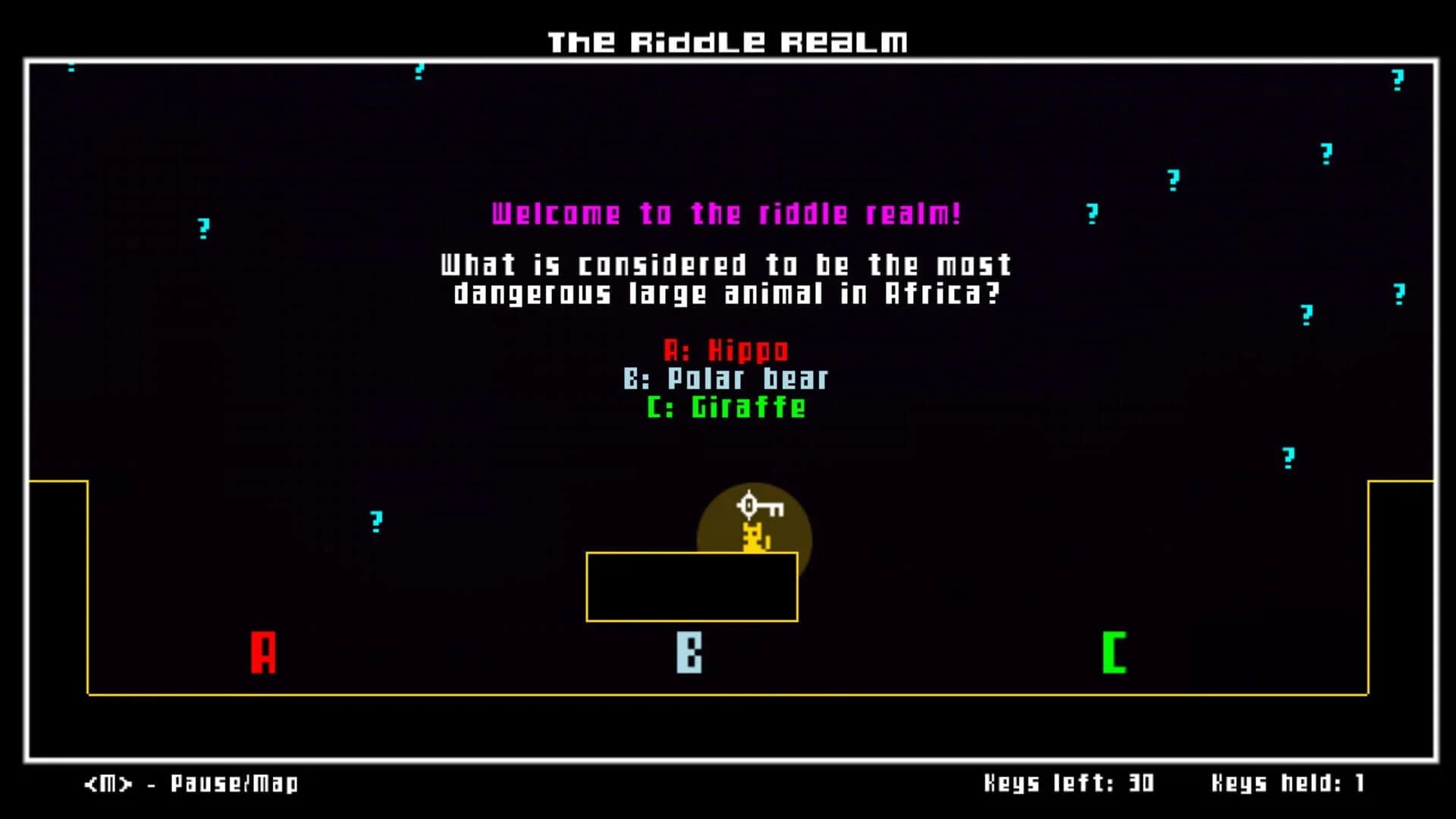Click the green letter C zone marker

coord(1113,650)
